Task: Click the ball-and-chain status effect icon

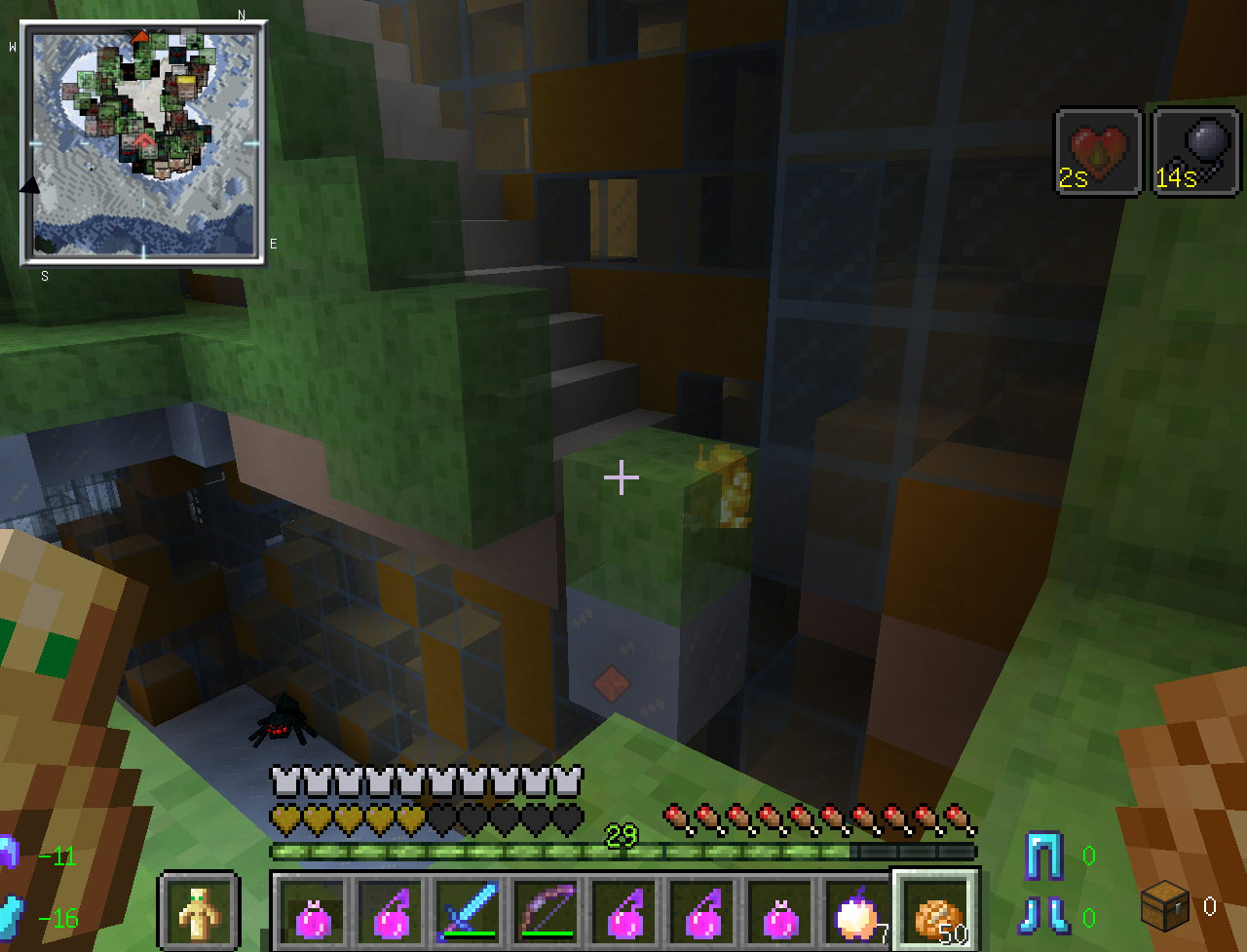Action: tap(1195, 152)
